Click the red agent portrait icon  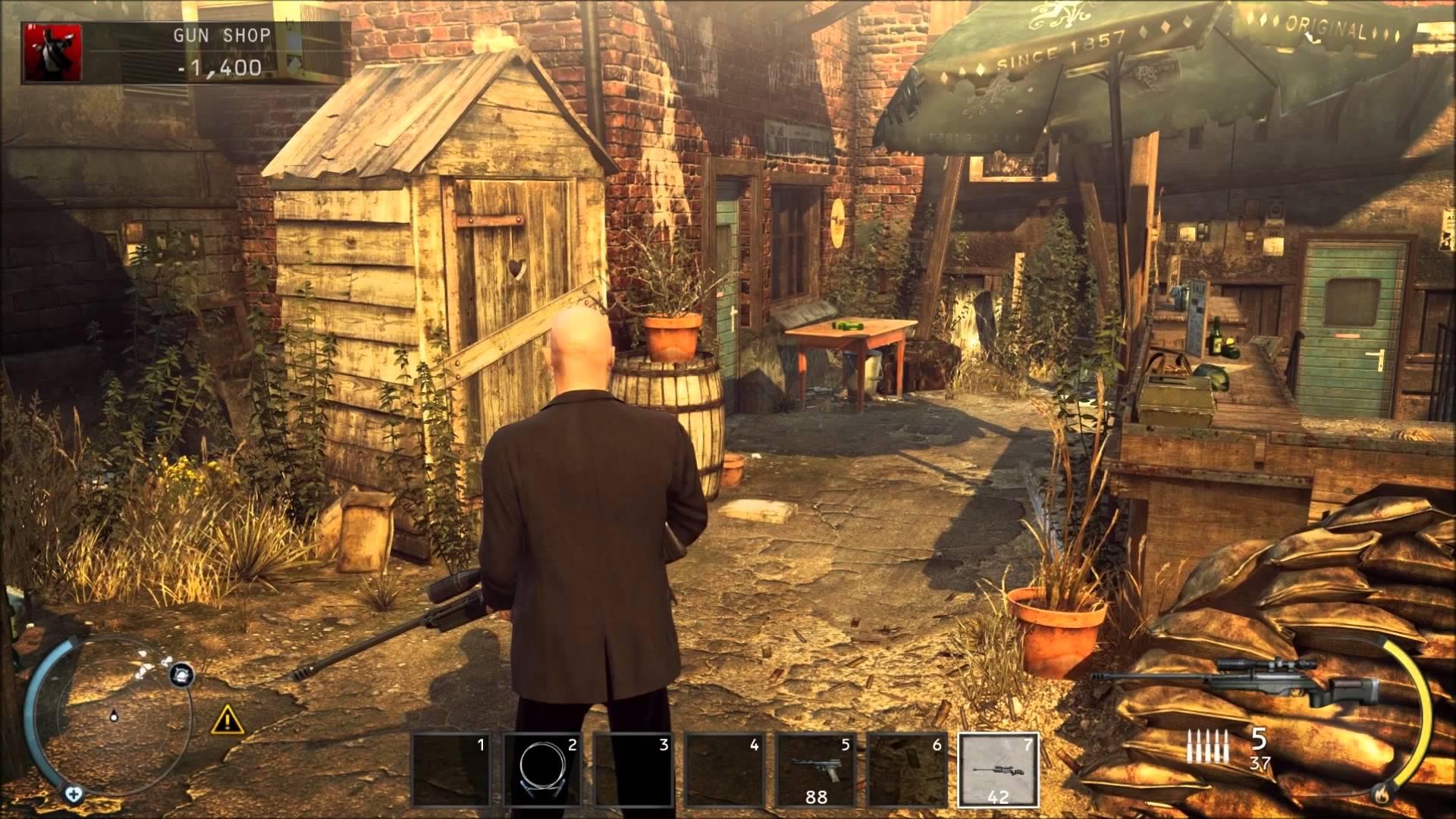tap(53, 52)
